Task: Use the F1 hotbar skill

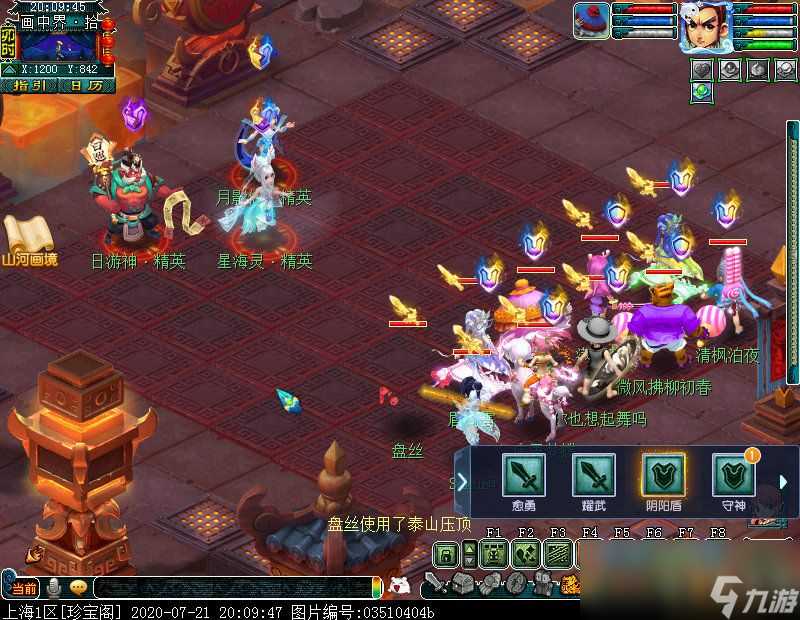Action: pos(492,553)
